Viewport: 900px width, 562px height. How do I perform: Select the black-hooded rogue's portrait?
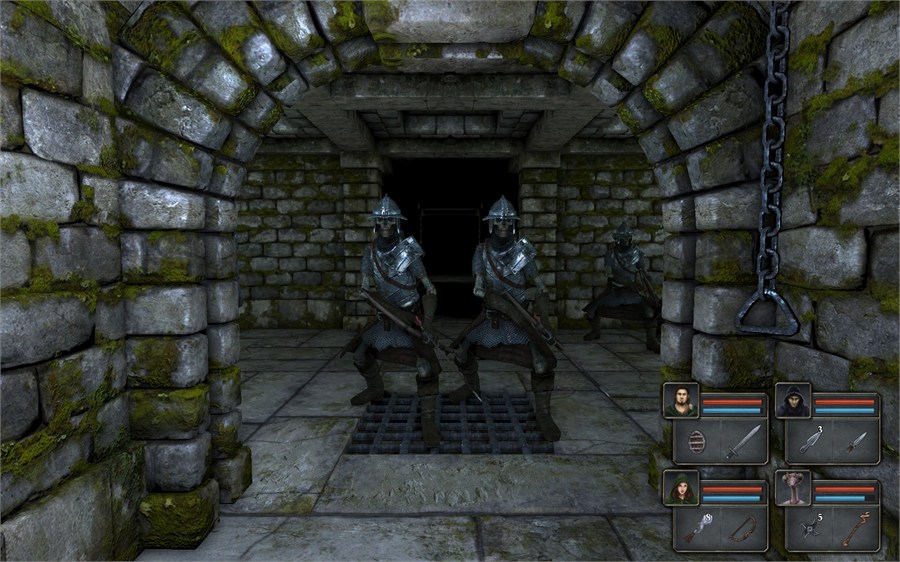coord(793,402)
